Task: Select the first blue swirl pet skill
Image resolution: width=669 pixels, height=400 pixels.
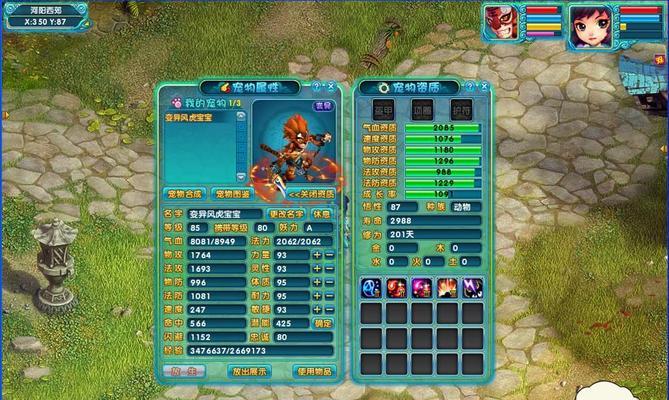Action: coord(371,288)
